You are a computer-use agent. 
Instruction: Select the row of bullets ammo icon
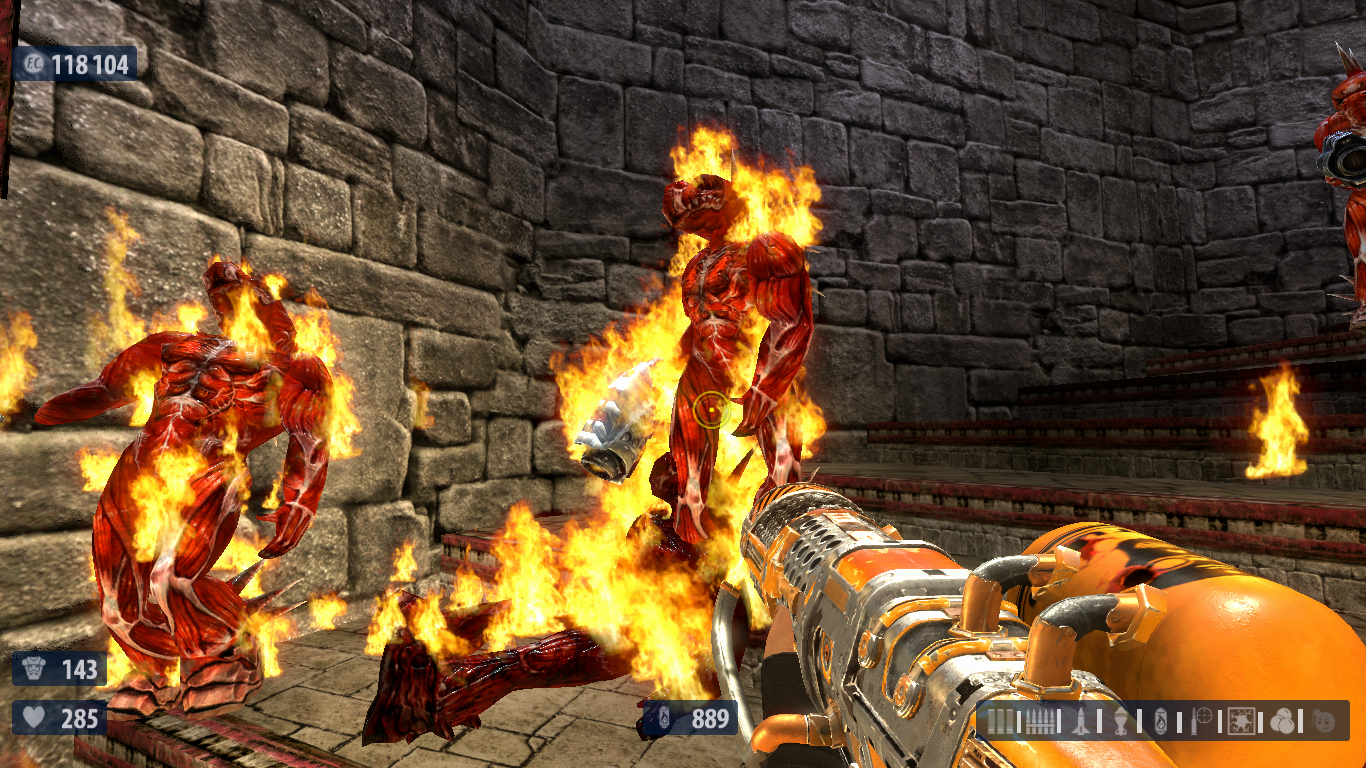coord(1039,720)
